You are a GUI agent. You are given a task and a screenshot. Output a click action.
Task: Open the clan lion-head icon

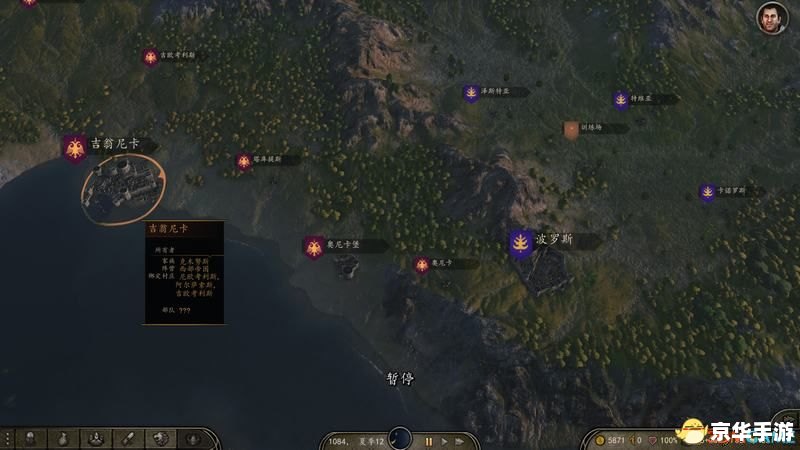click(x=160, y=438)
